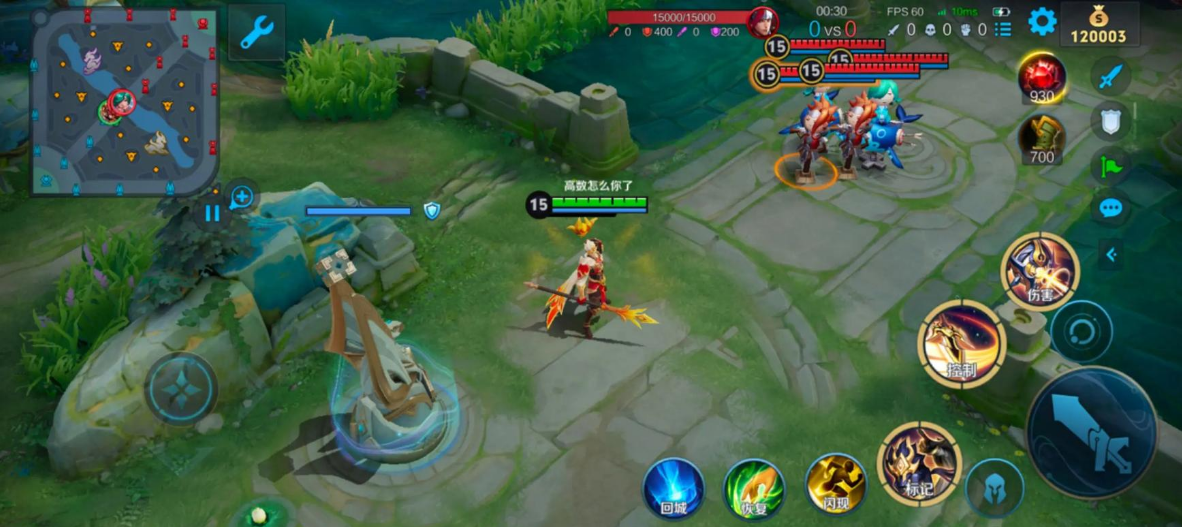Open the minimap
Viewport: 1182px width, 527px height.
point(124,101)
